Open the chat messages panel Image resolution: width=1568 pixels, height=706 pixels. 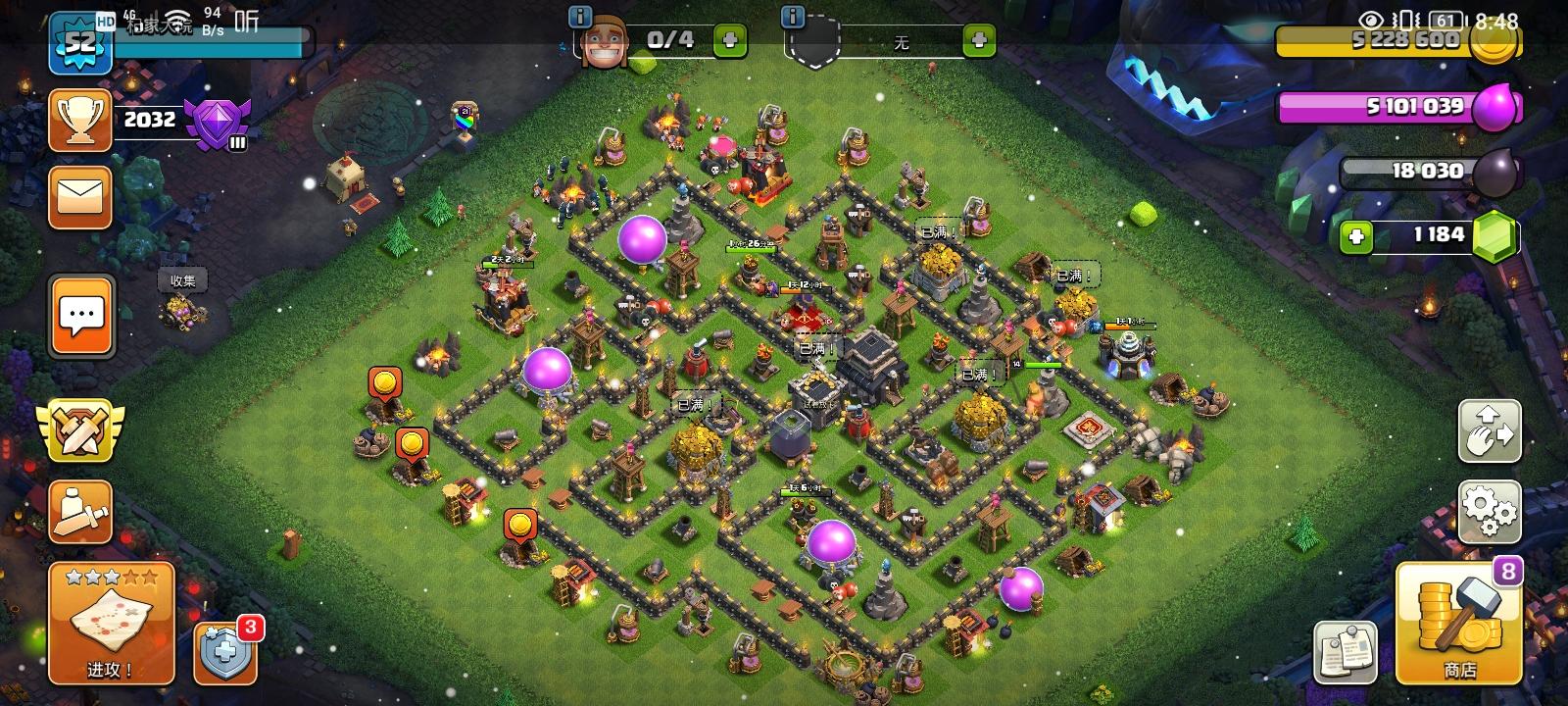coord(80,316)
